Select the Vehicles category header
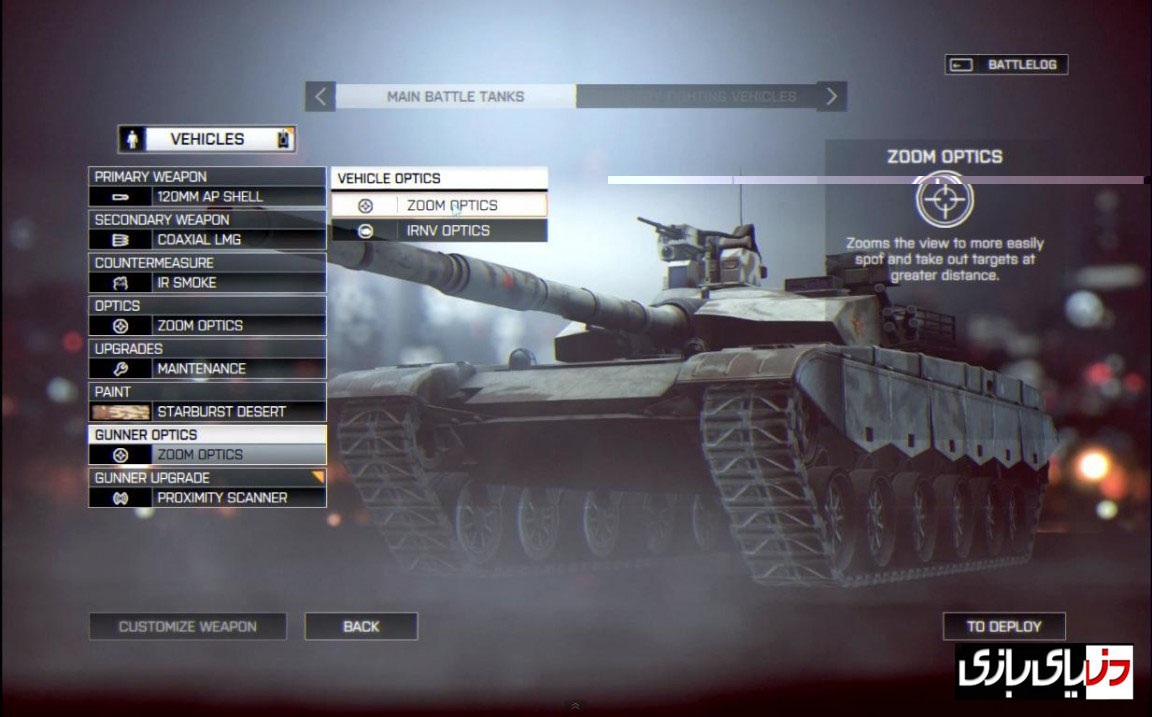The width and height of the screenshot is (1152, 717). tap(207, 139)
